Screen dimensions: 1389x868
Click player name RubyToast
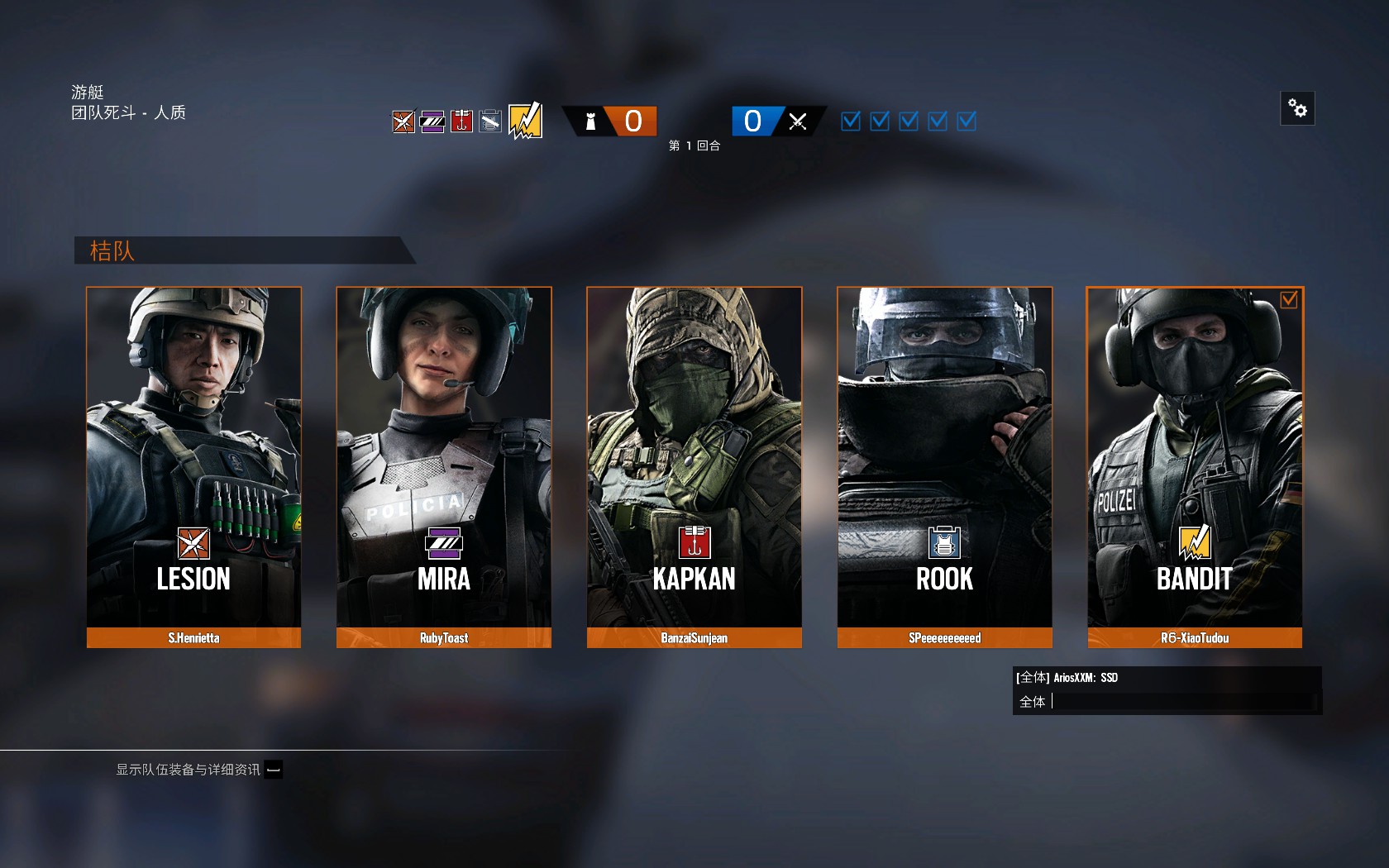444,638
